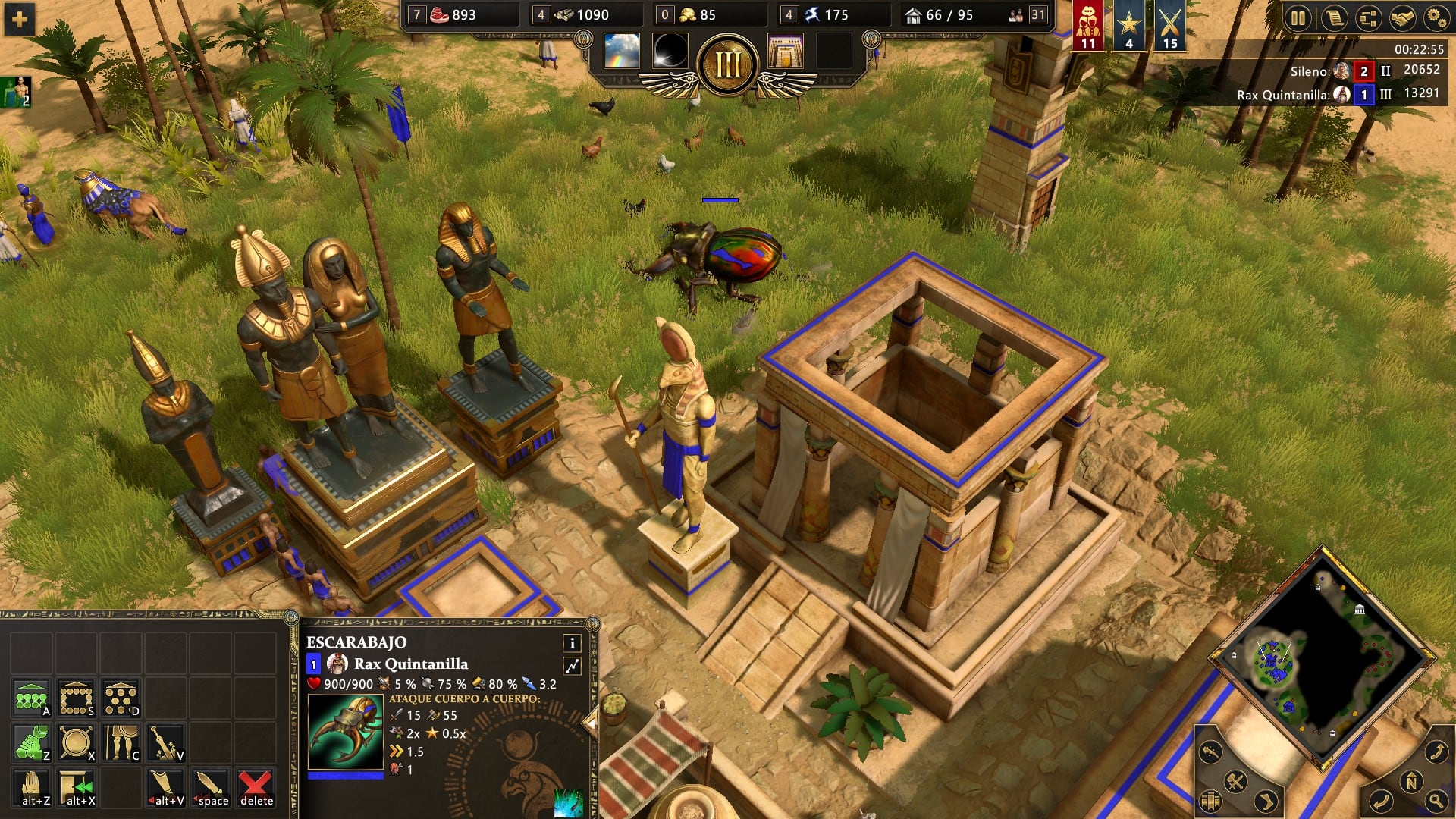Open the Escarabajo info details button

click(x=572, y=643)
